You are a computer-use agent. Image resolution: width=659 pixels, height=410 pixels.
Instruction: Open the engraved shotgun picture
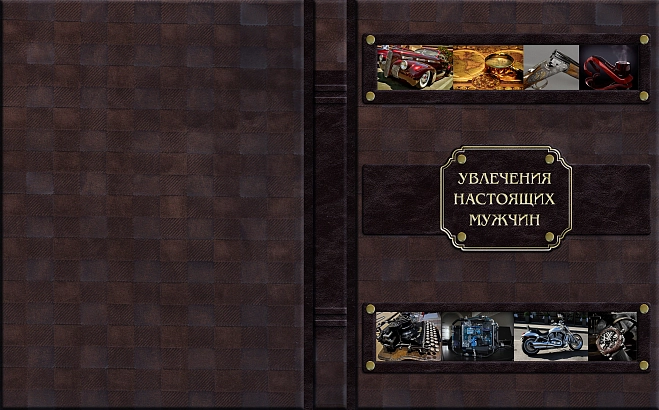point(551,66)
